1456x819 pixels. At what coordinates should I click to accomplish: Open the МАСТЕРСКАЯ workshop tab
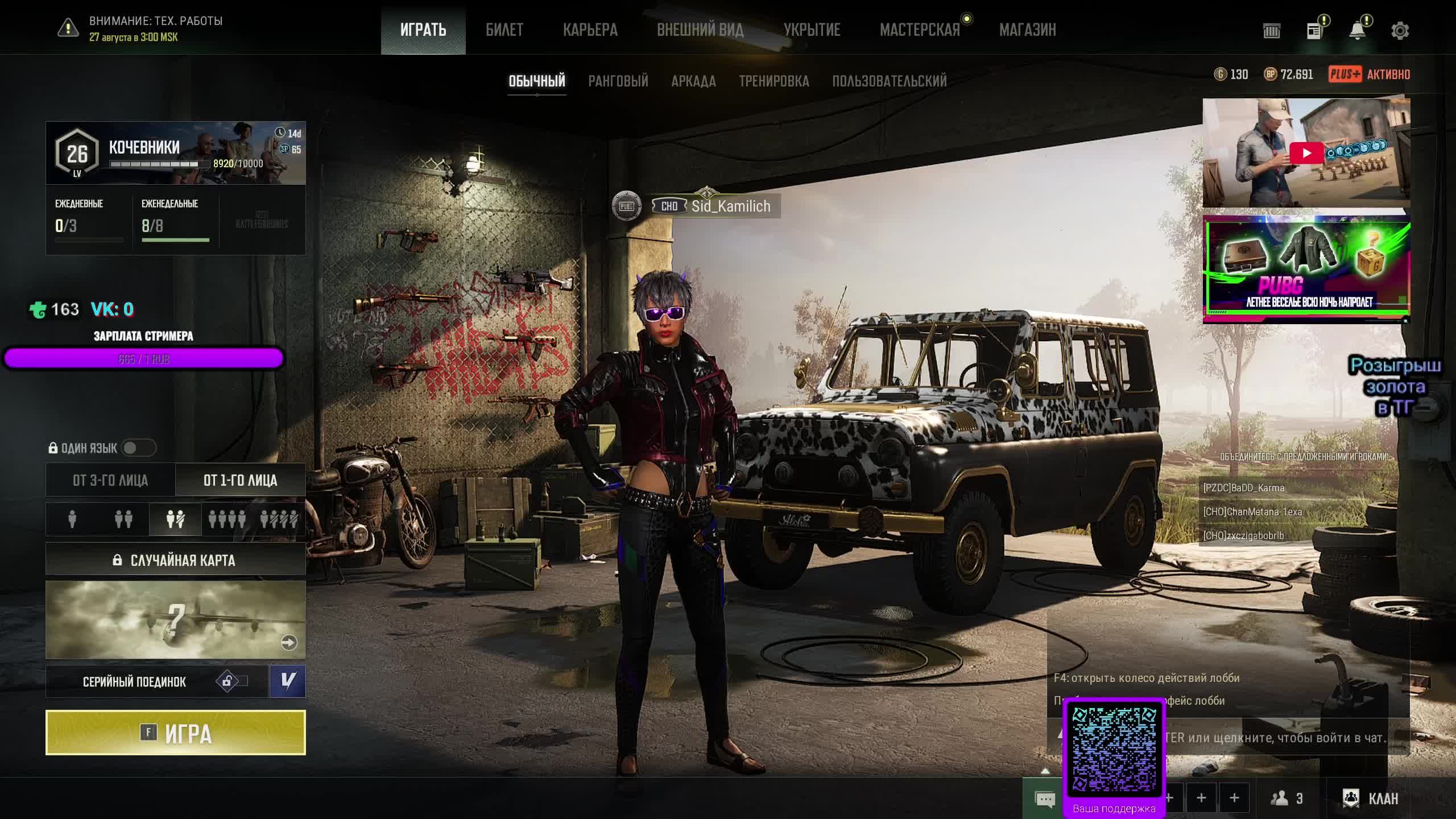[919, 30]
